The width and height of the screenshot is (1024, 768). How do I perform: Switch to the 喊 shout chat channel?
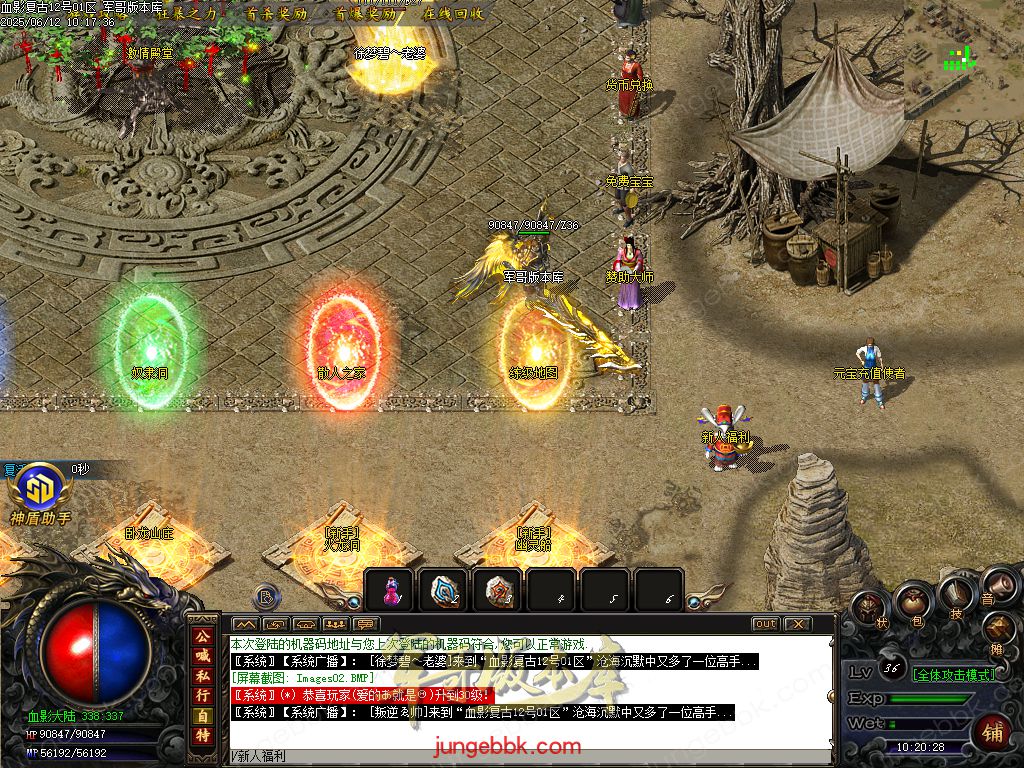[x=202, y=655]
